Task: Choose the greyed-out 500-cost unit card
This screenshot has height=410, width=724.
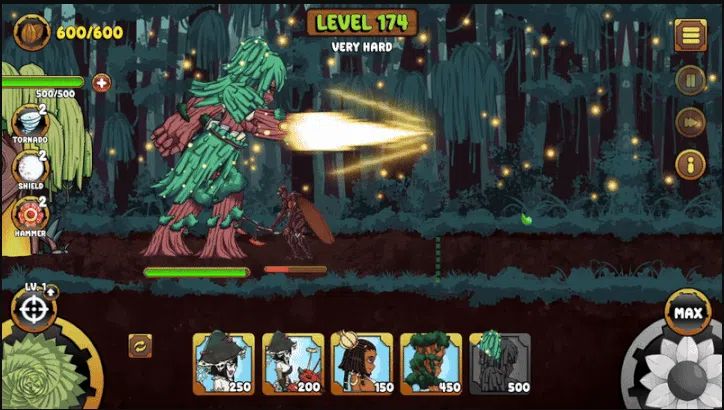Action: (x=500, y=363)
